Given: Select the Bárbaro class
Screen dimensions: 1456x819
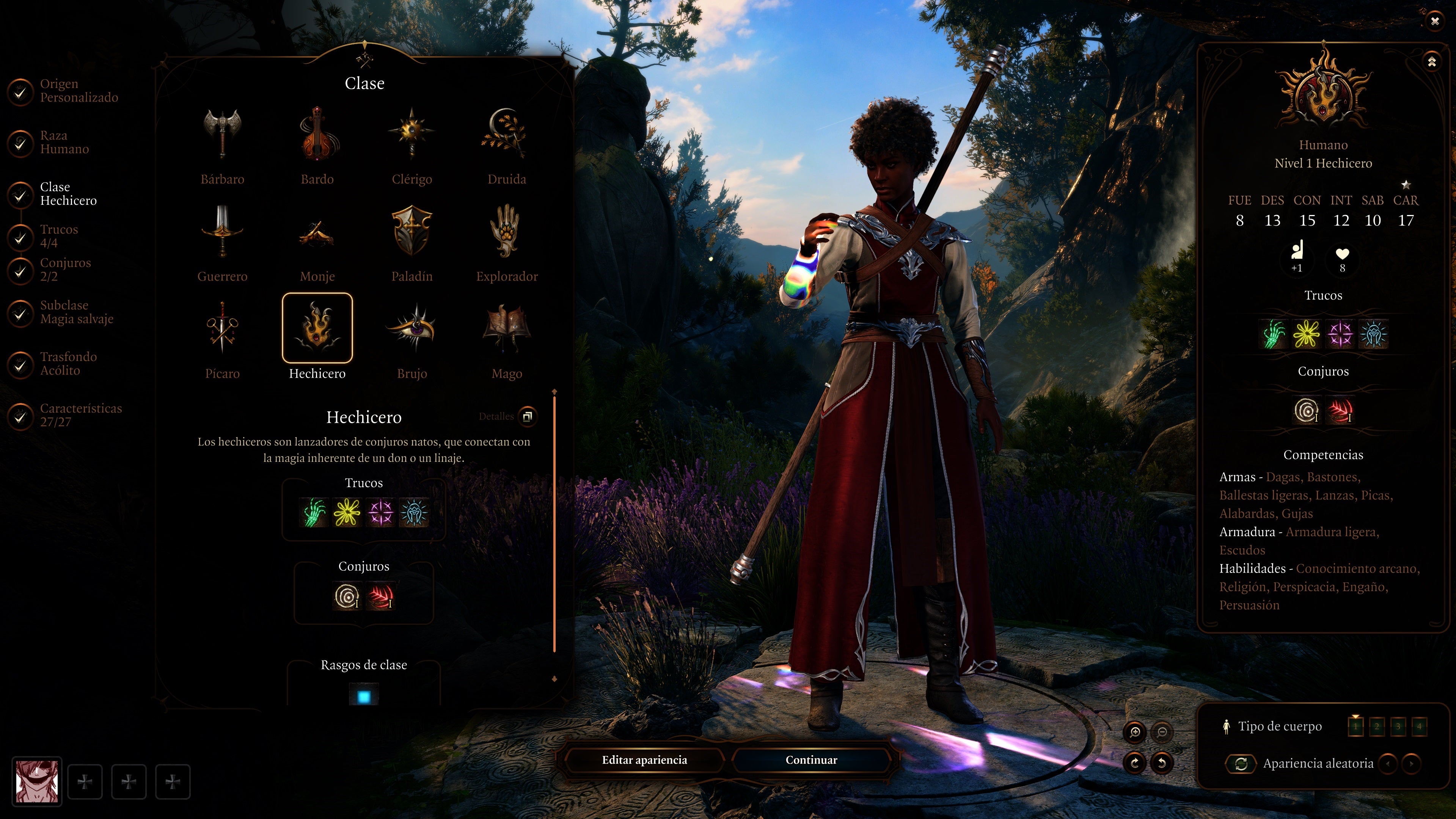Looking at the screenshot, I should [x=222, y=135].
